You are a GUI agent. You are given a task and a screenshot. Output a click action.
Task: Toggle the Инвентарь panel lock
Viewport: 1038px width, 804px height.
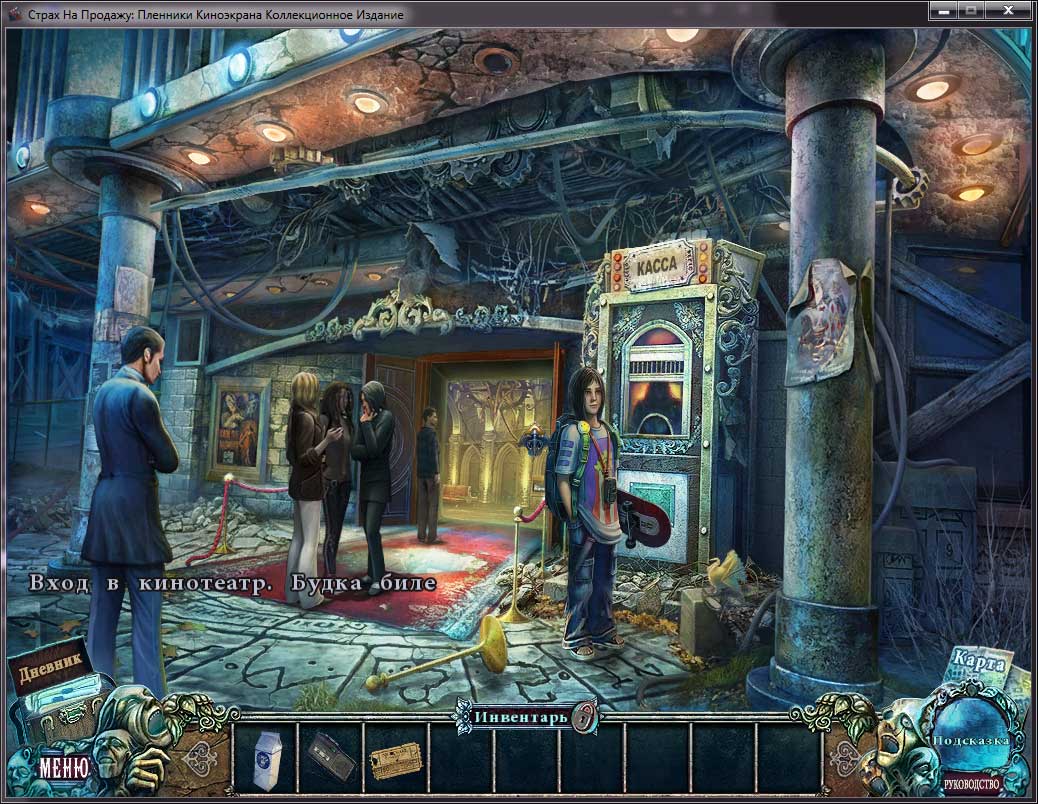click(587, 716)
